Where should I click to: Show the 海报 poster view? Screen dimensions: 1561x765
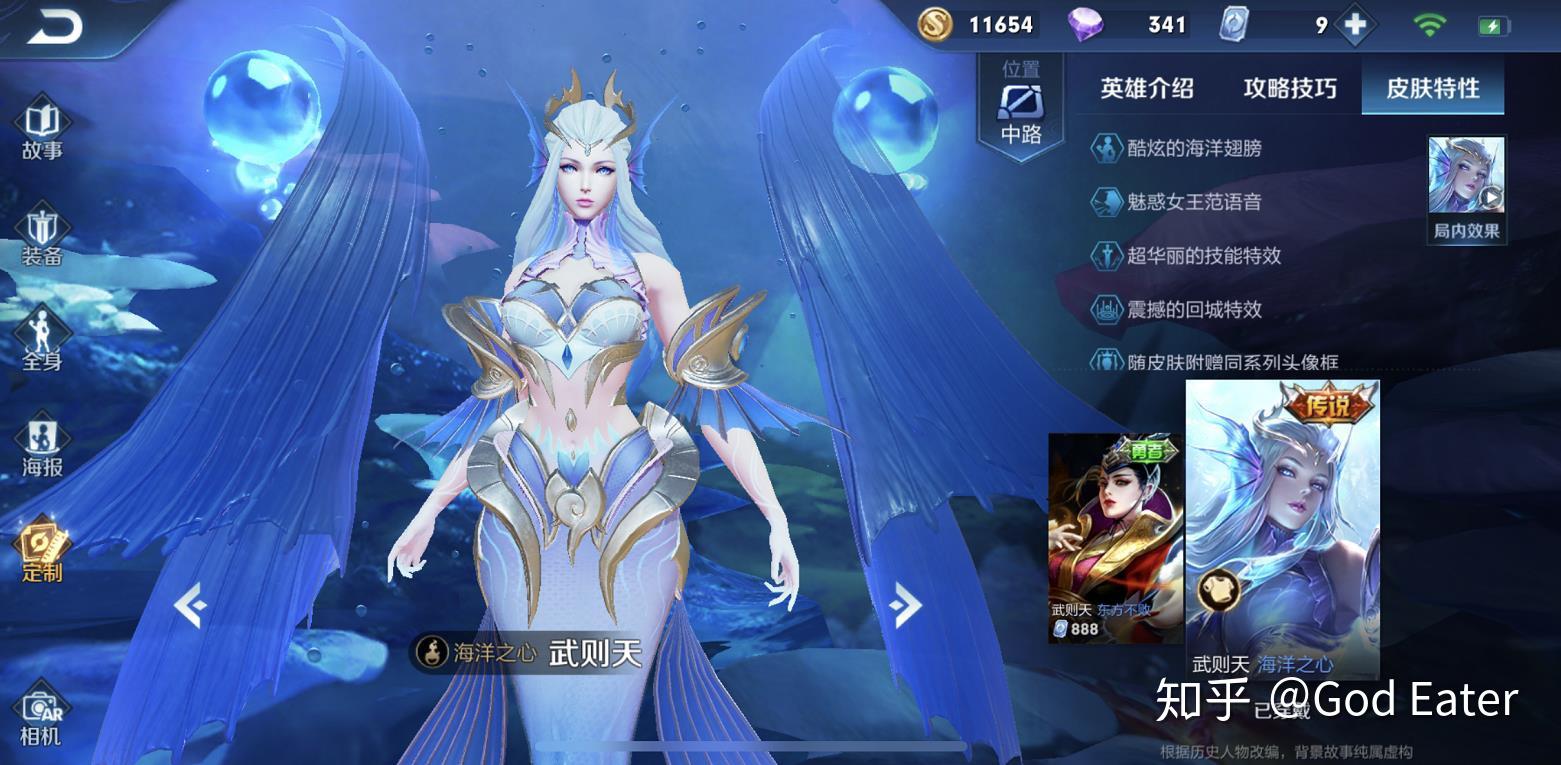coord(42,446)
